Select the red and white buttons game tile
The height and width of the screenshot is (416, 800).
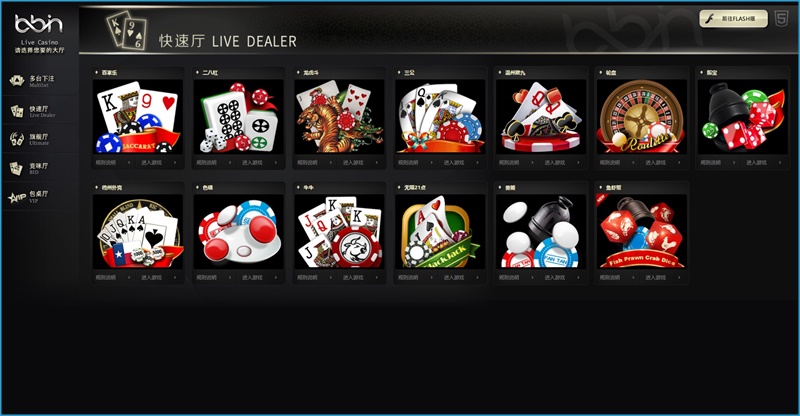[x=235, y=231]
